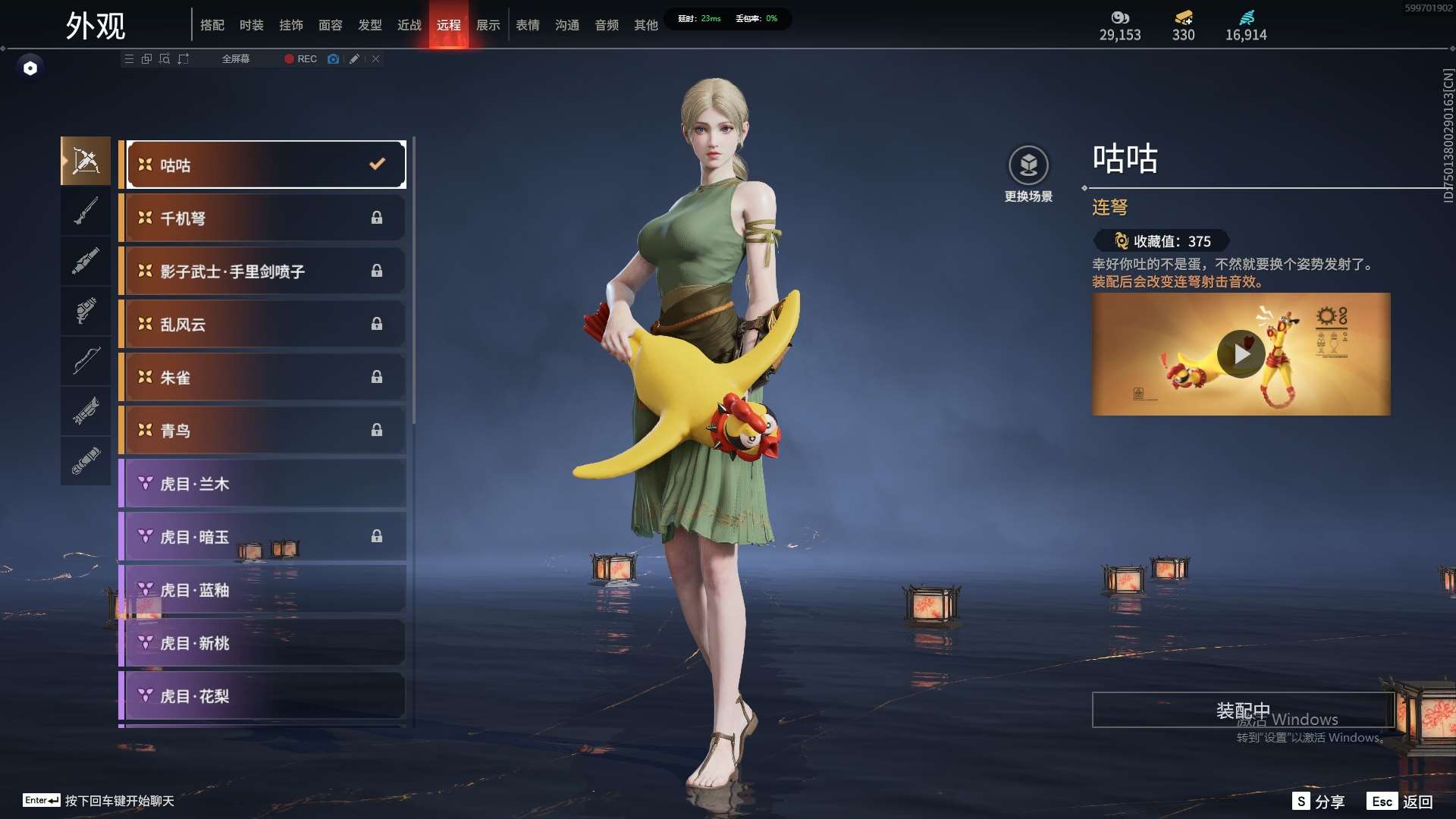Start recording with the REC button
The image size is (1456, 819).
301,59
